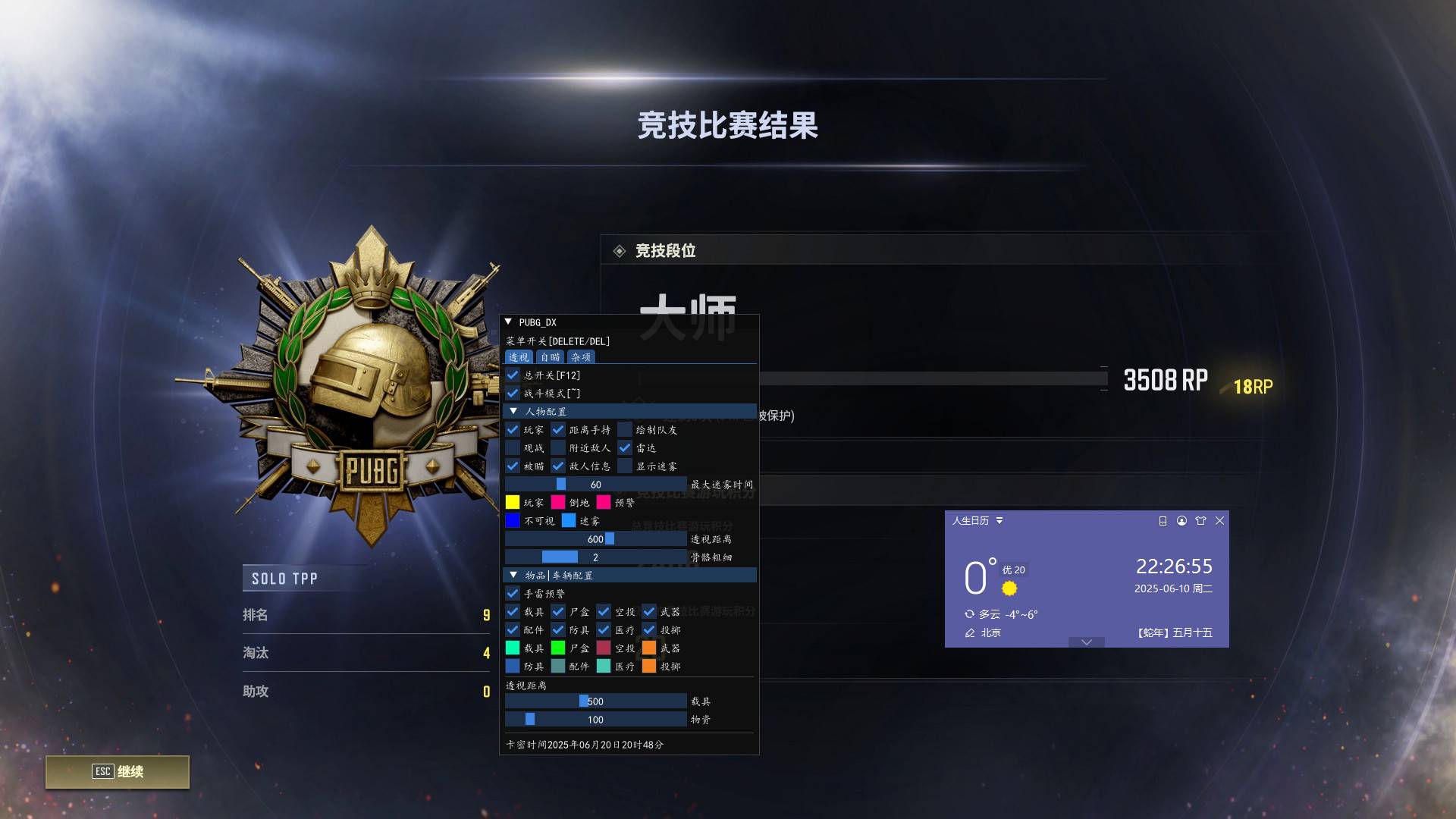Image resolution: width=1456 pixels, height=819 pixels.
Task: Click the T-shirt skin icon on 人生日历
Action: pyautogui.click(x=1201, y=521)
